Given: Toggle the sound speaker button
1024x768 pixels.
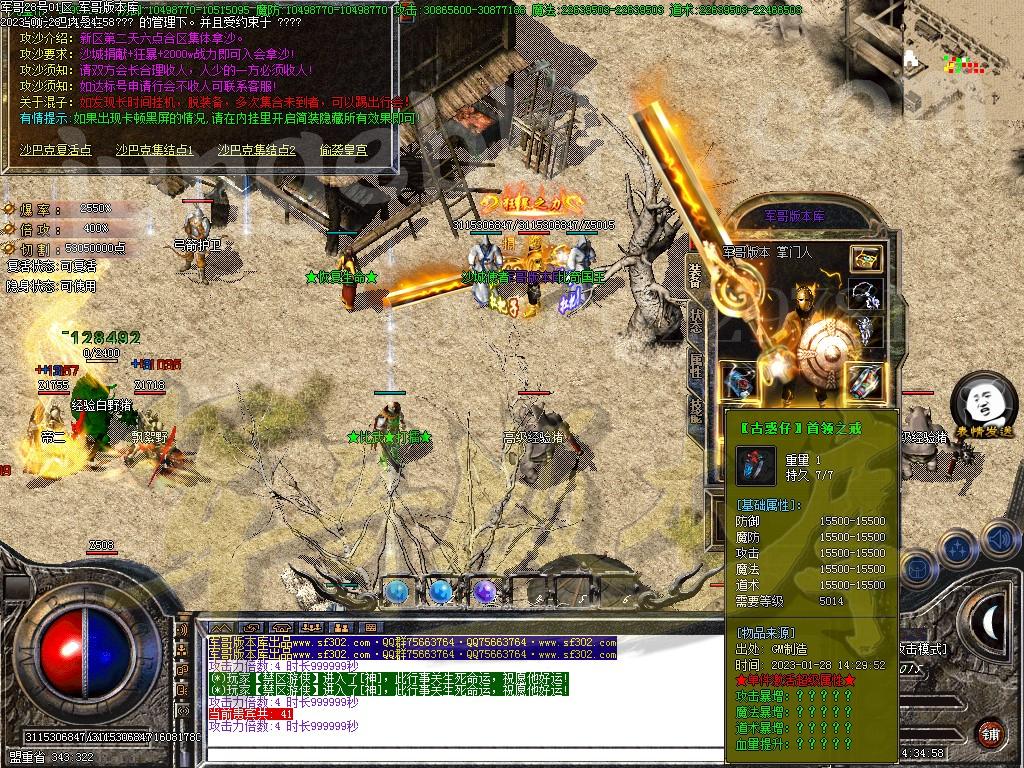Looking at the screenshot, I should tap(1000, 540).
